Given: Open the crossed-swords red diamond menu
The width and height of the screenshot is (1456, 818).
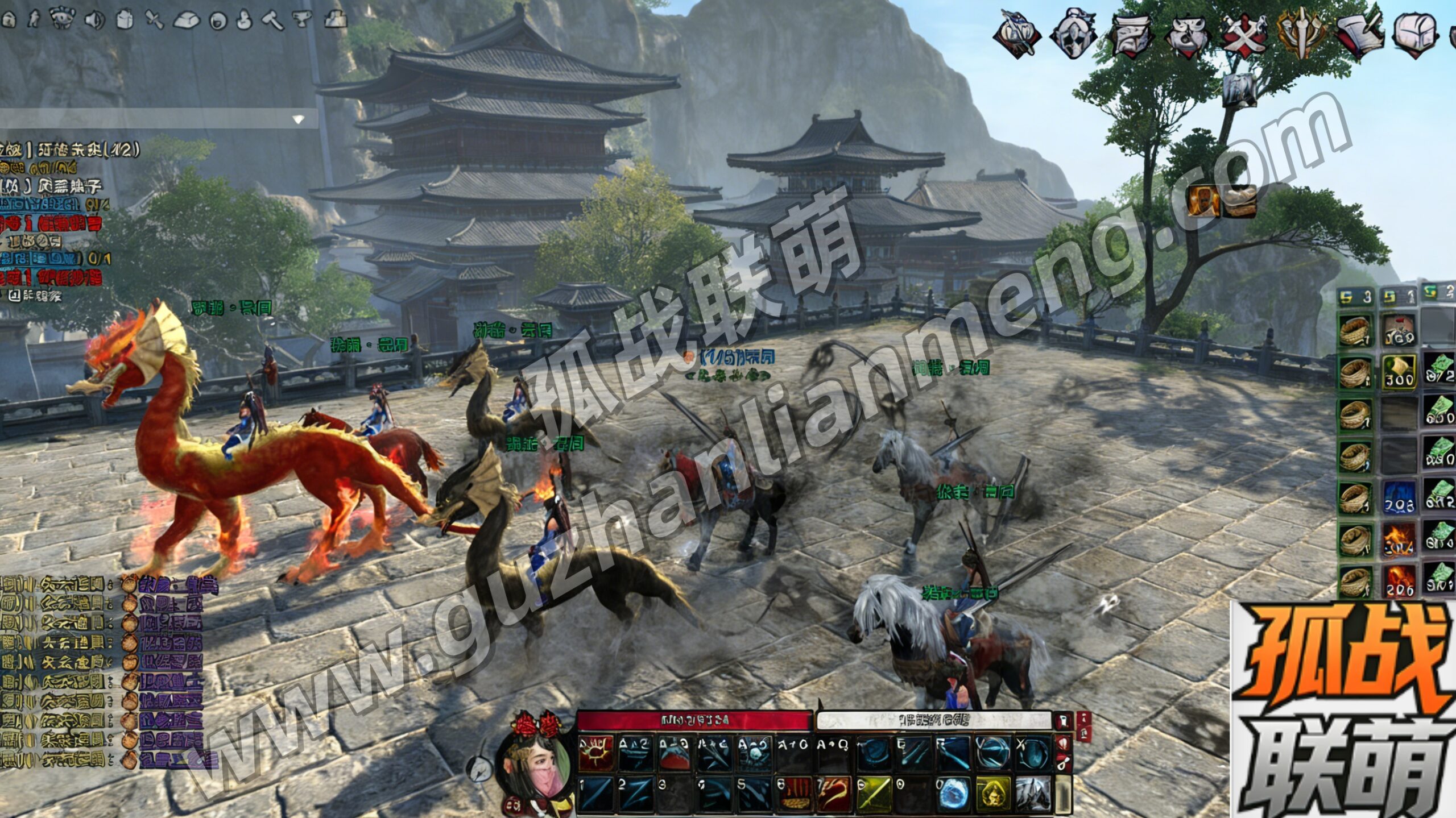Looking at the screenshot, I should (1244, 33).
